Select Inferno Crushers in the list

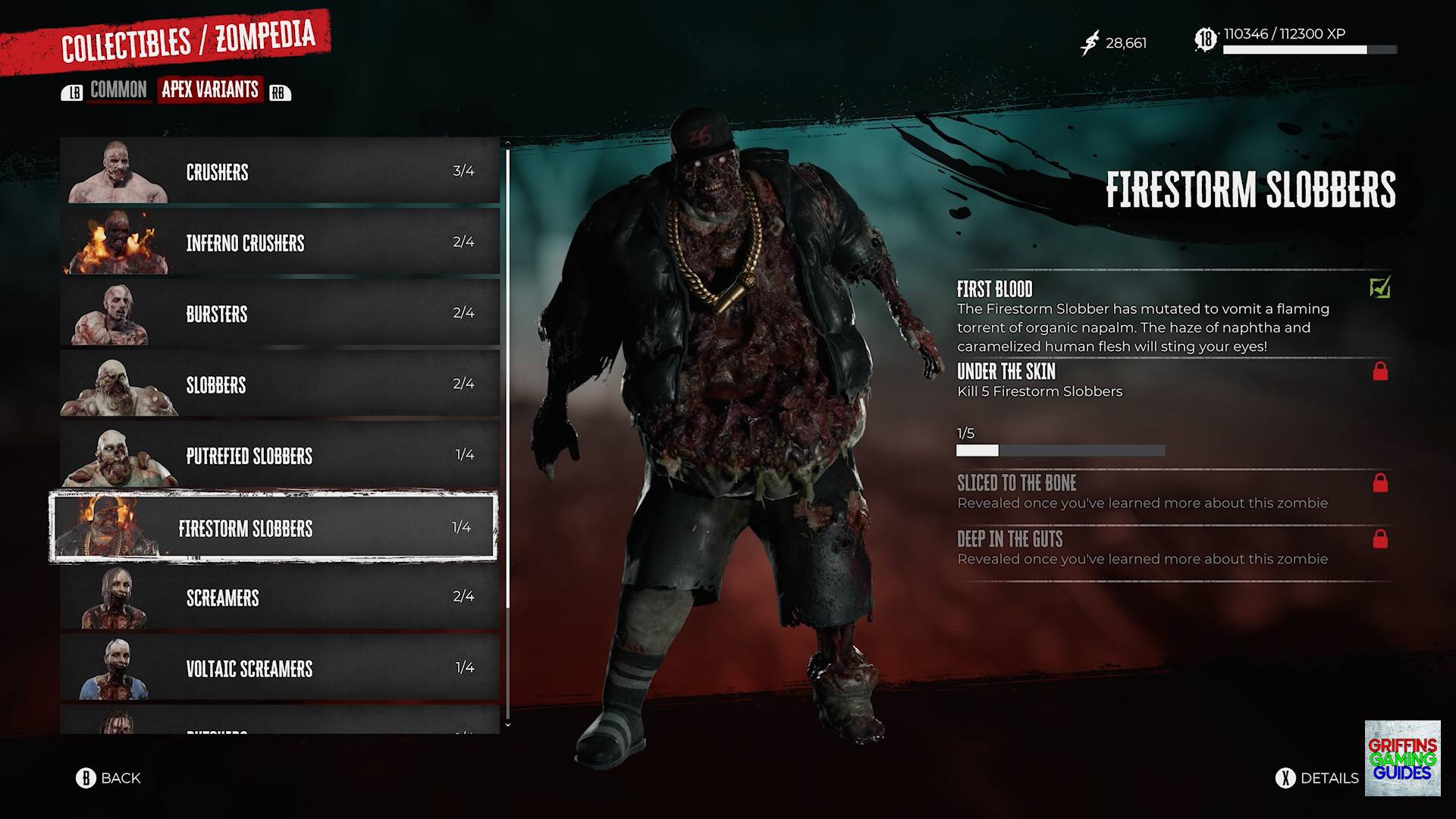pyautogui.click(x=279, y=243)
